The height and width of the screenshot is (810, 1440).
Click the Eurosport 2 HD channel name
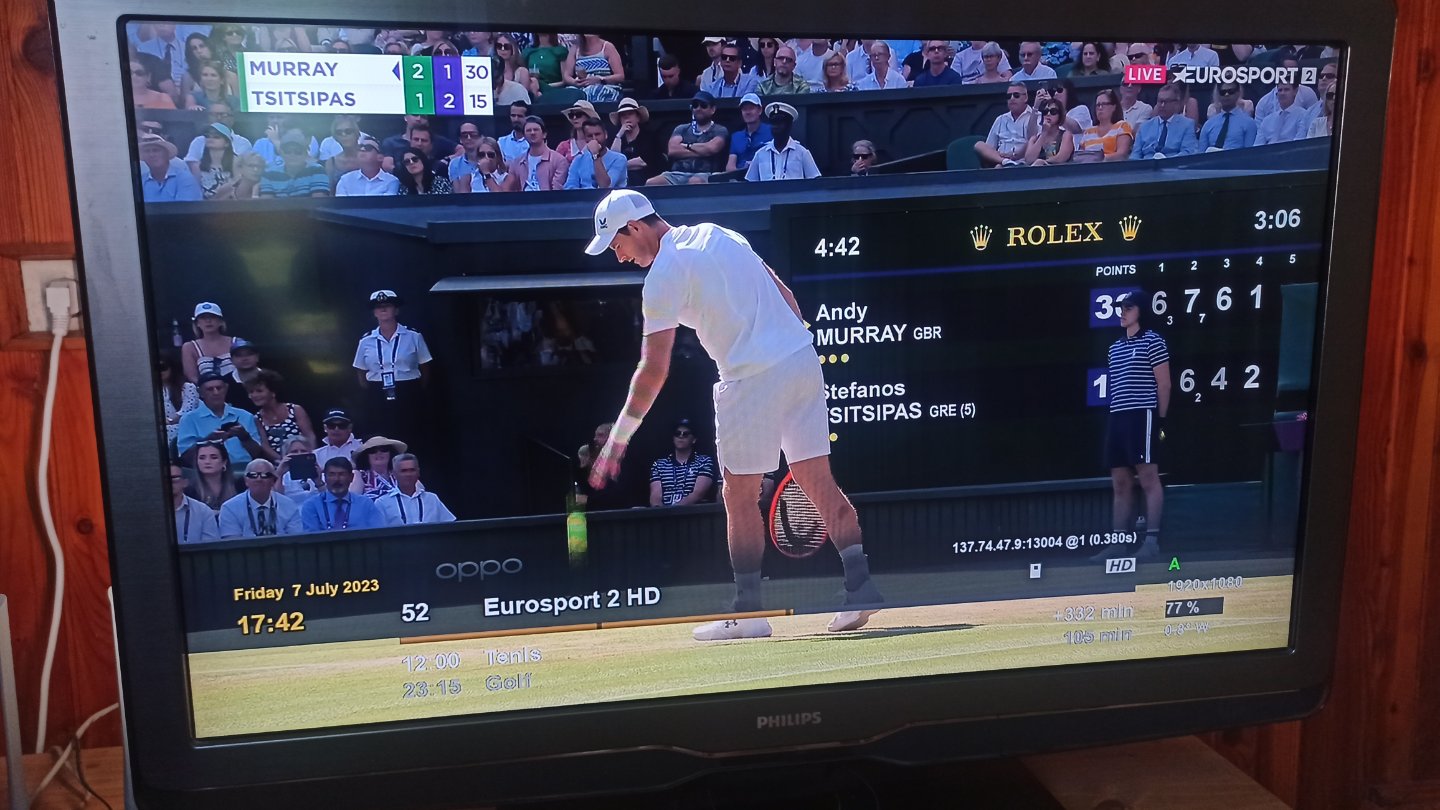click(x=571, y=601)
